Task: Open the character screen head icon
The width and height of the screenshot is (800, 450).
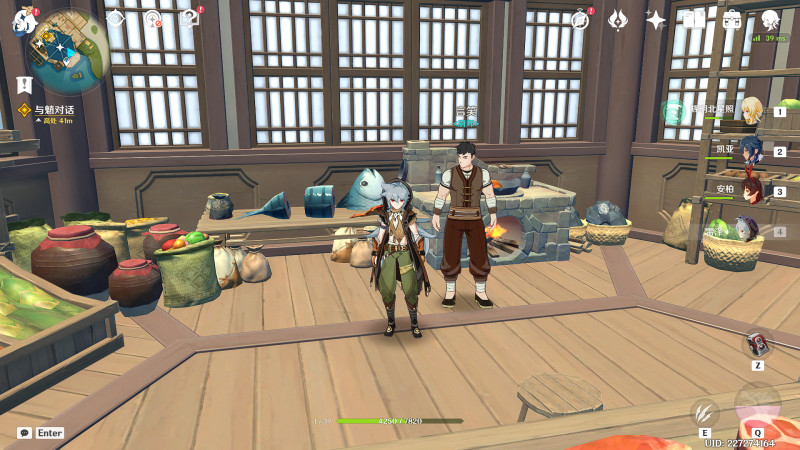Action: tap(770, 19)
